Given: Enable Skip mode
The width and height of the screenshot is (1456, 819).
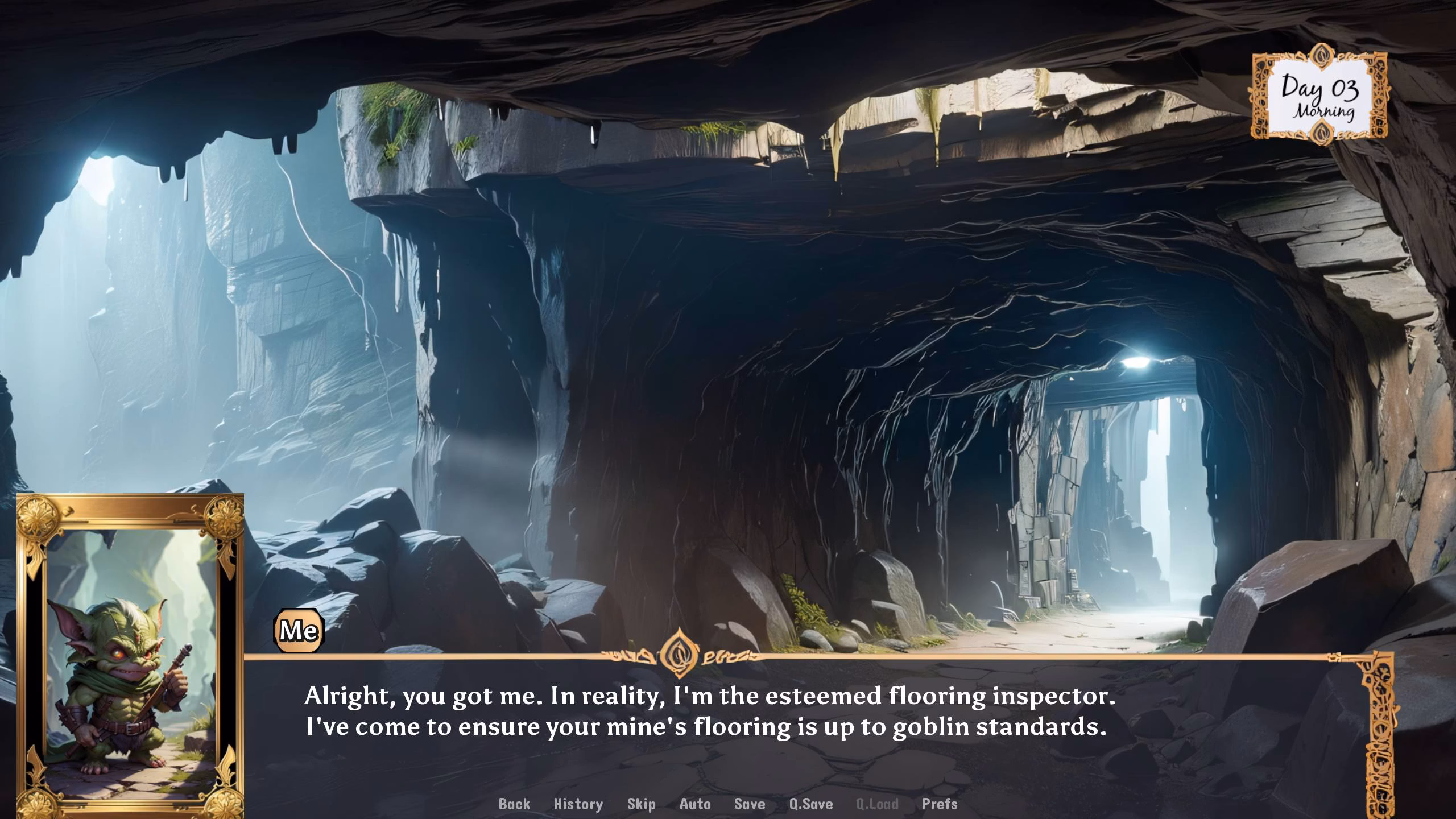Looking at the screenshot, I should pos(641,804).
